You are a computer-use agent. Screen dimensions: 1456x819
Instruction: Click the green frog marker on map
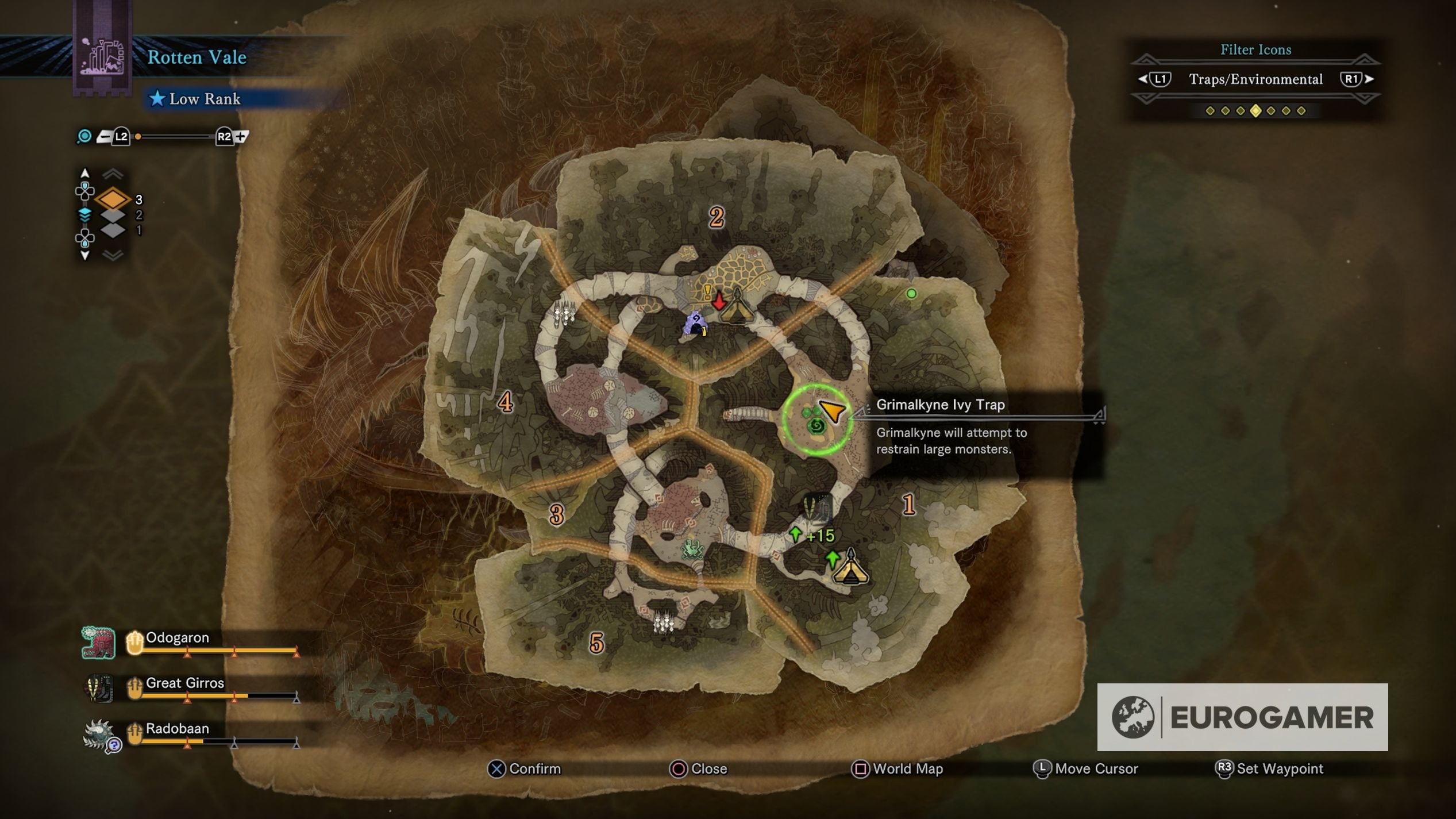tap(692, 549)
